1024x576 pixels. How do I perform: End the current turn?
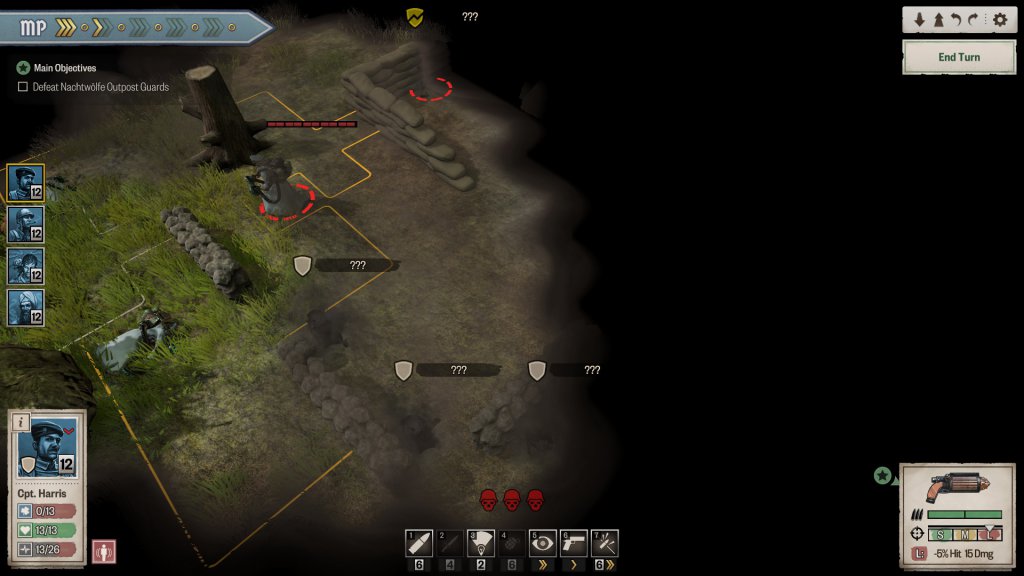(x=958, y=57)
